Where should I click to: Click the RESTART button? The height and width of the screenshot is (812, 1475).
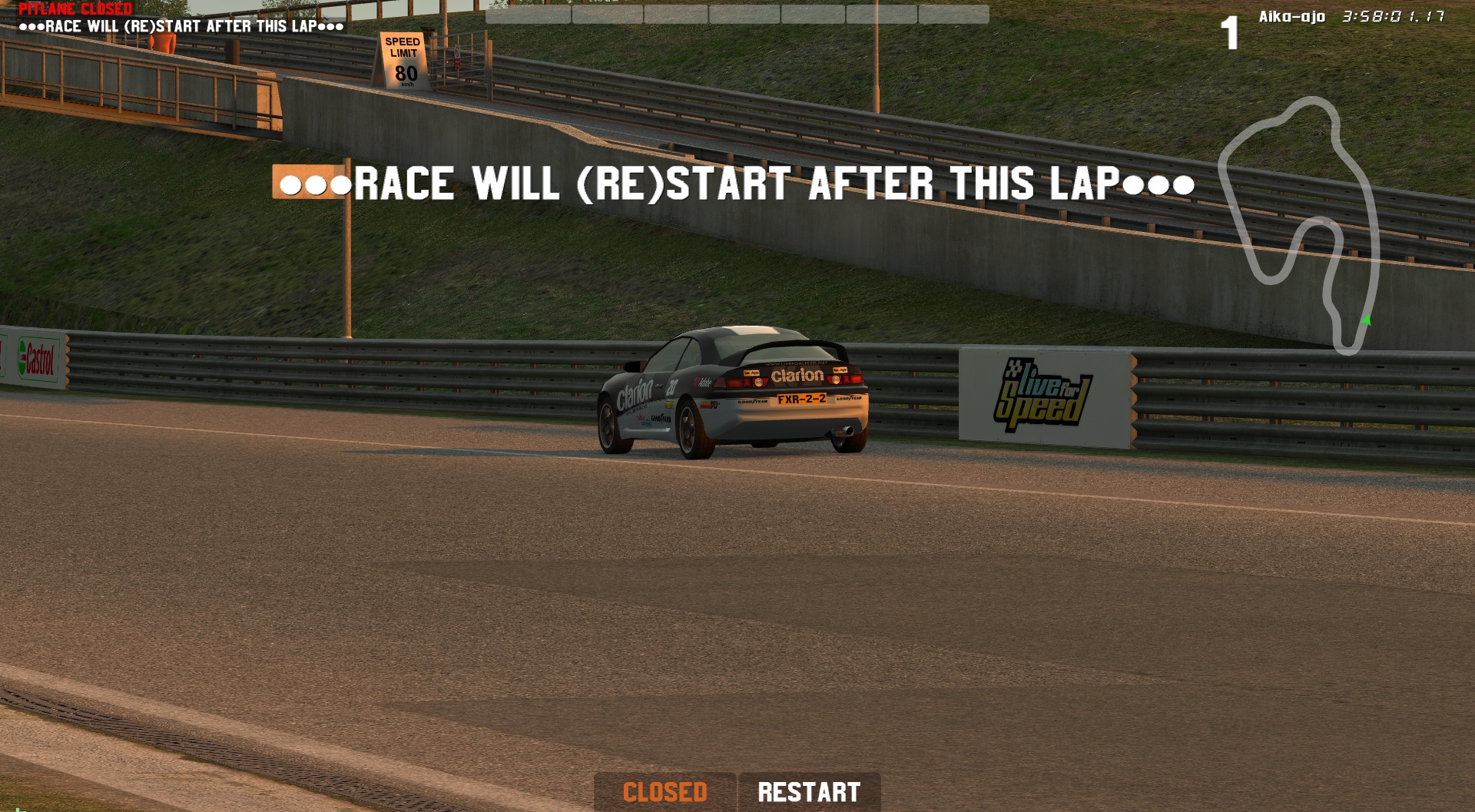pos(809,792)
